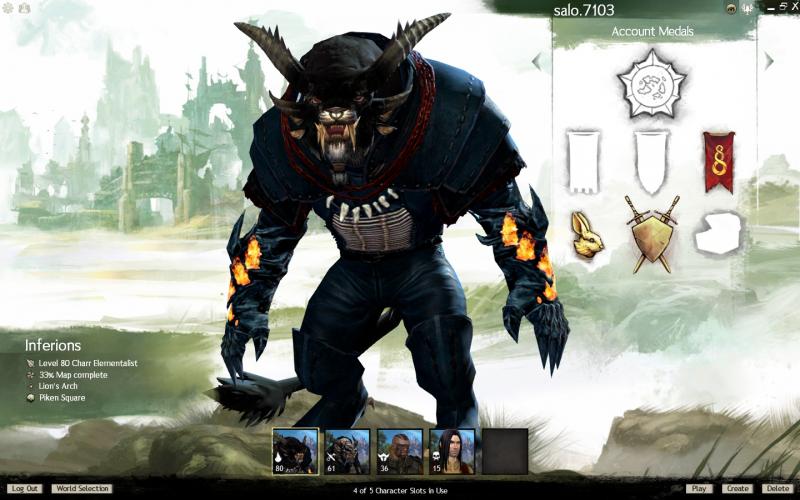
Task: Click the star-shaped world map medal
Action: [652, 86]
